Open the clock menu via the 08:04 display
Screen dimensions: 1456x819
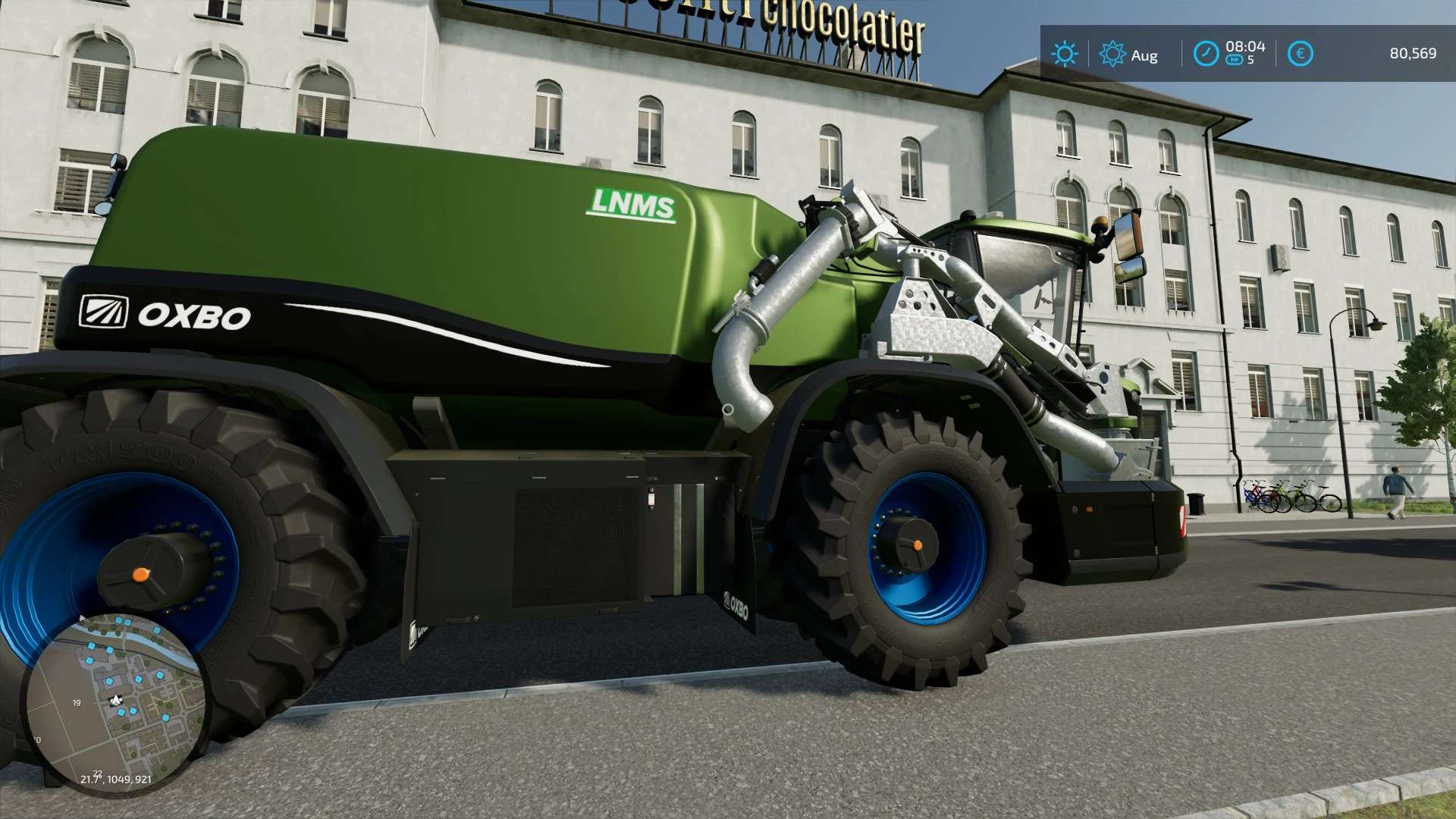(x=1246, y=47)
